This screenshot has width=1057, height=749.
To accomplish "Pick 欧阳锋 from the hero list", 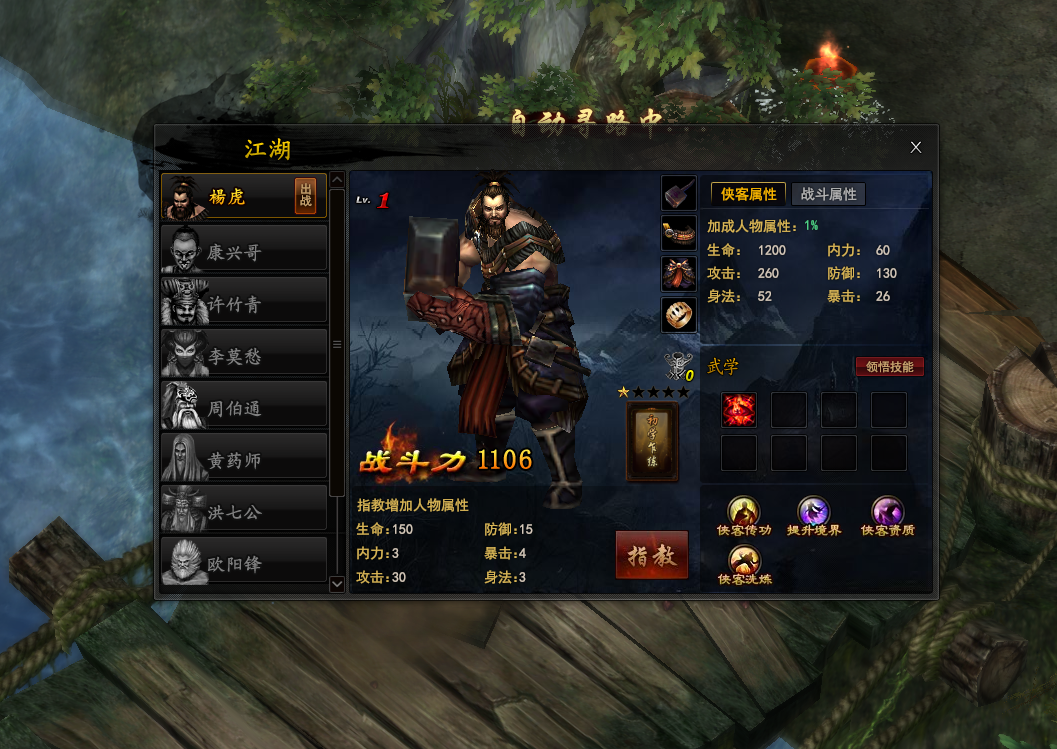I will 244,562.
